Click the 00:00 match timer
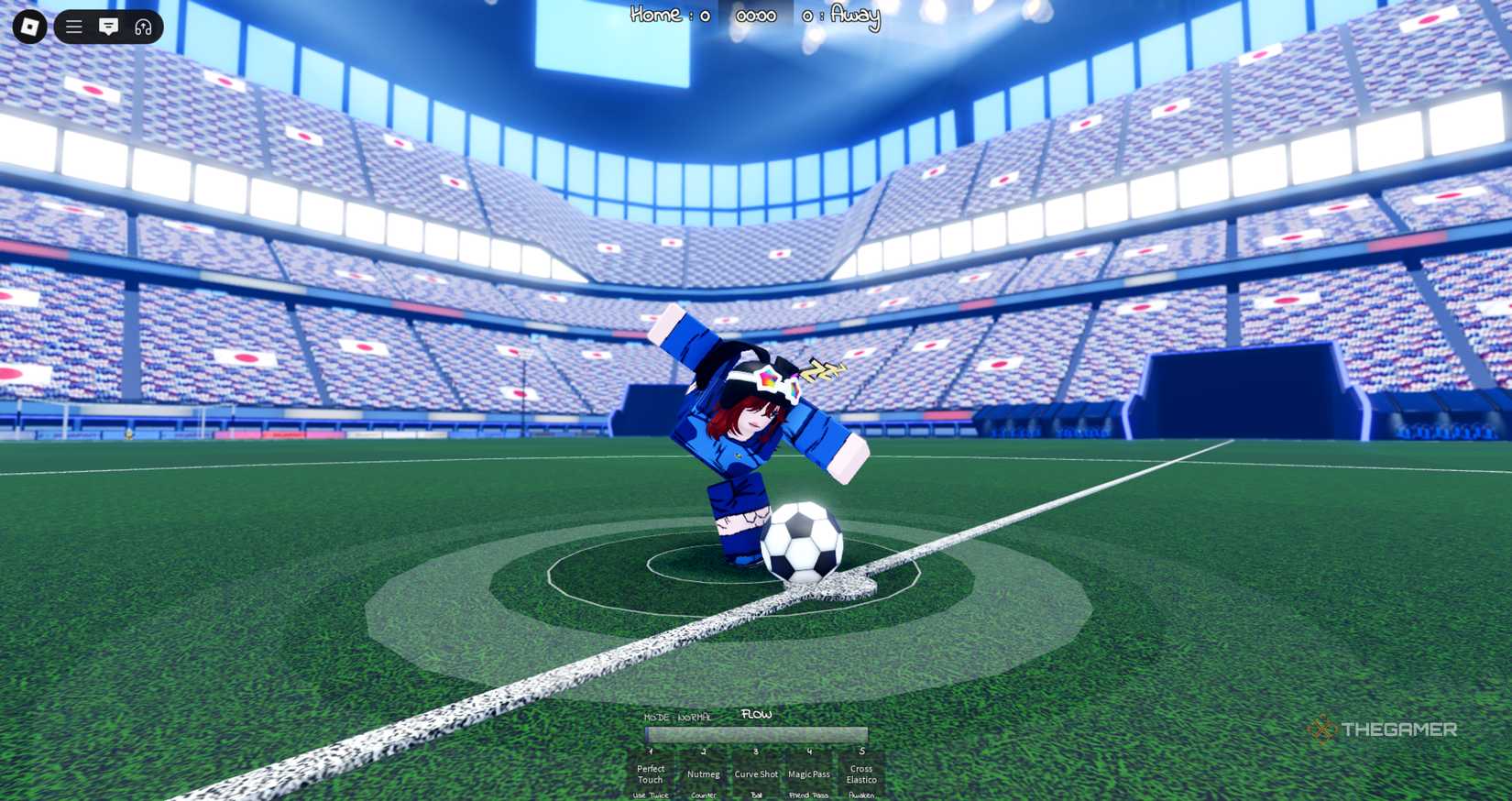Image resolution: width=1512 pixels, height=801 pixels. point(754,15)
